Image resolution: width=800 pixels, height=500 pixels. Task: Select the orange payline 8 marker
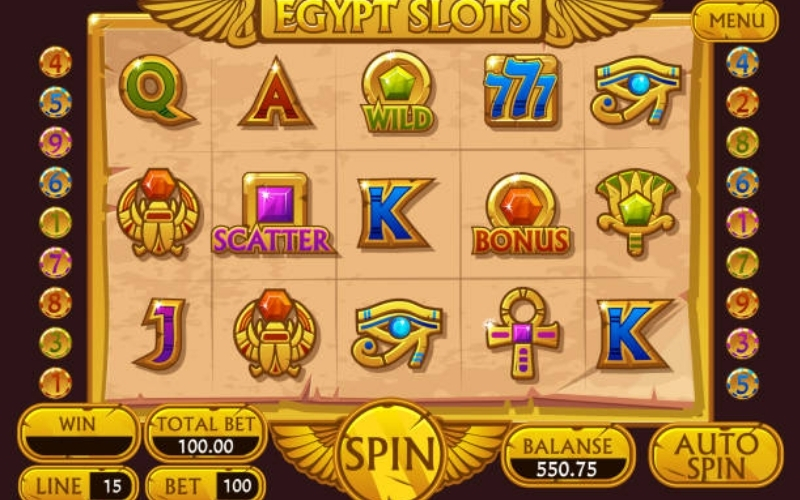click(x=55, y=303)
